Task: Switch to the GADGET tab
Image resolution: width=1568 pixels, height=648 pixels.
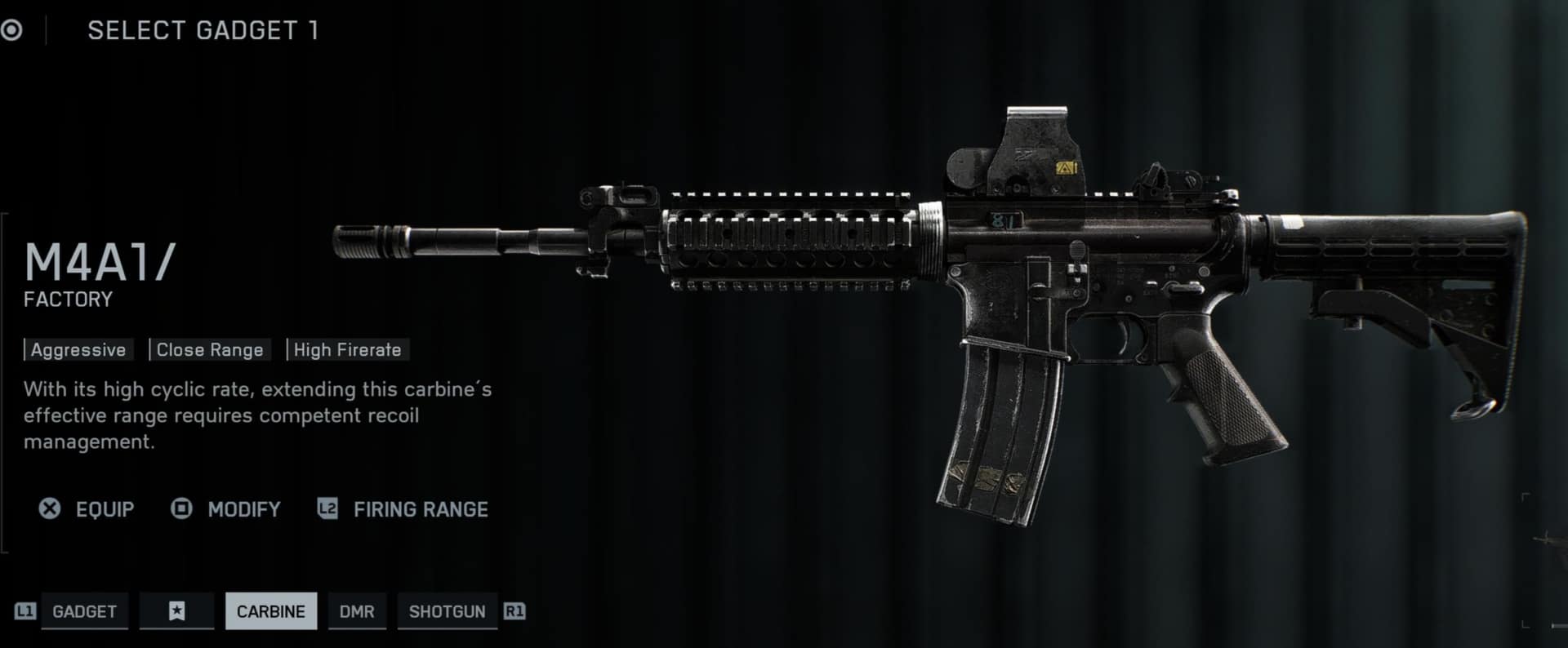Action: pyautogui.click(x=85, y=610)
